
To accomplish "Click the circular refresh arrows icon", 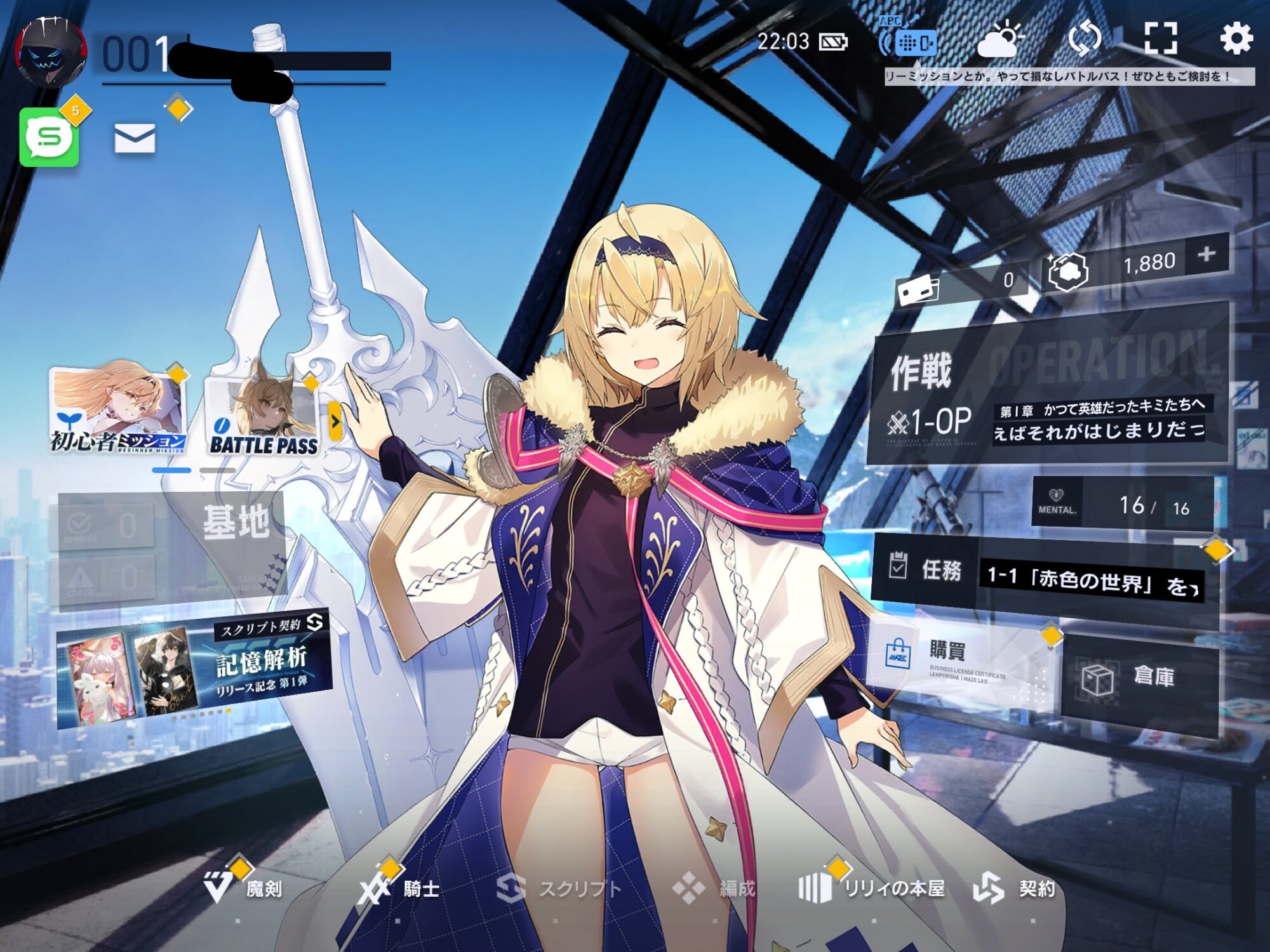I will tap(1085, 38).
